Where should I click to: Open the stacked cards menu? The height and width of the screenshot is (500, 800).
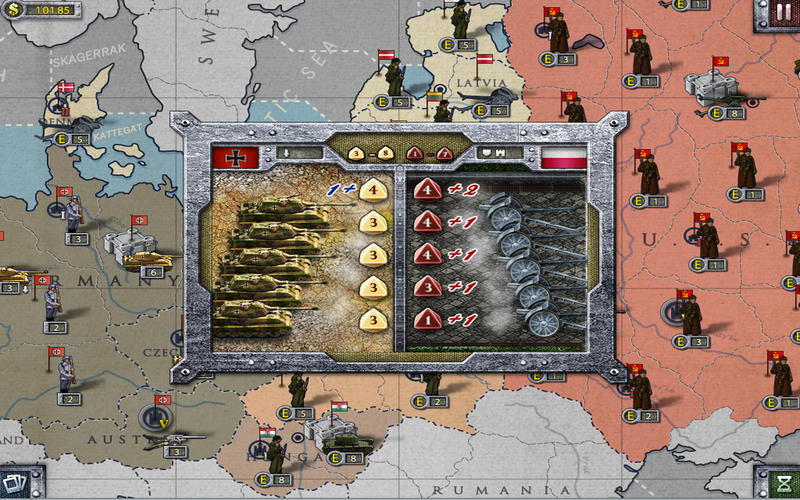pyautogui.click(x=17, y=484)
